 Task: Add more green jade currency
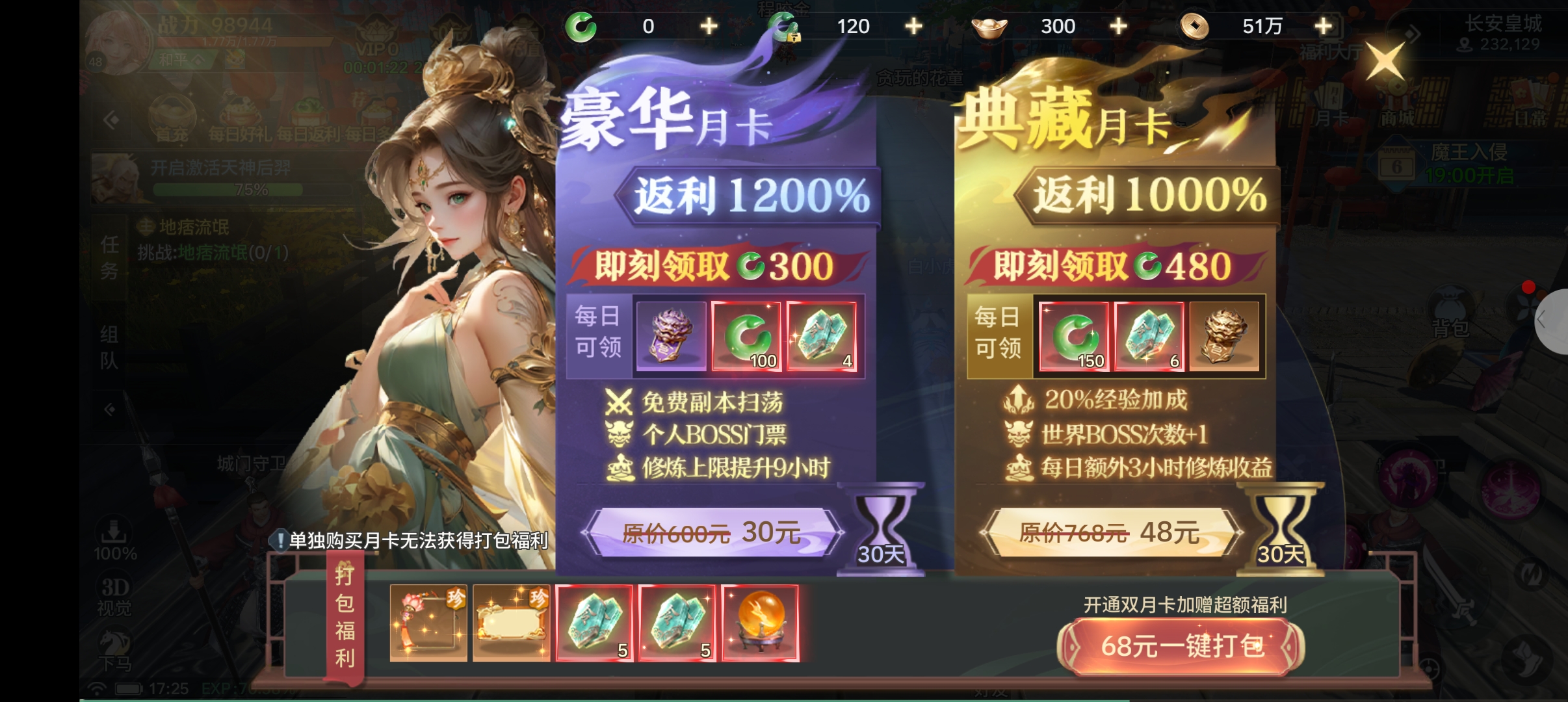point(709,27)
